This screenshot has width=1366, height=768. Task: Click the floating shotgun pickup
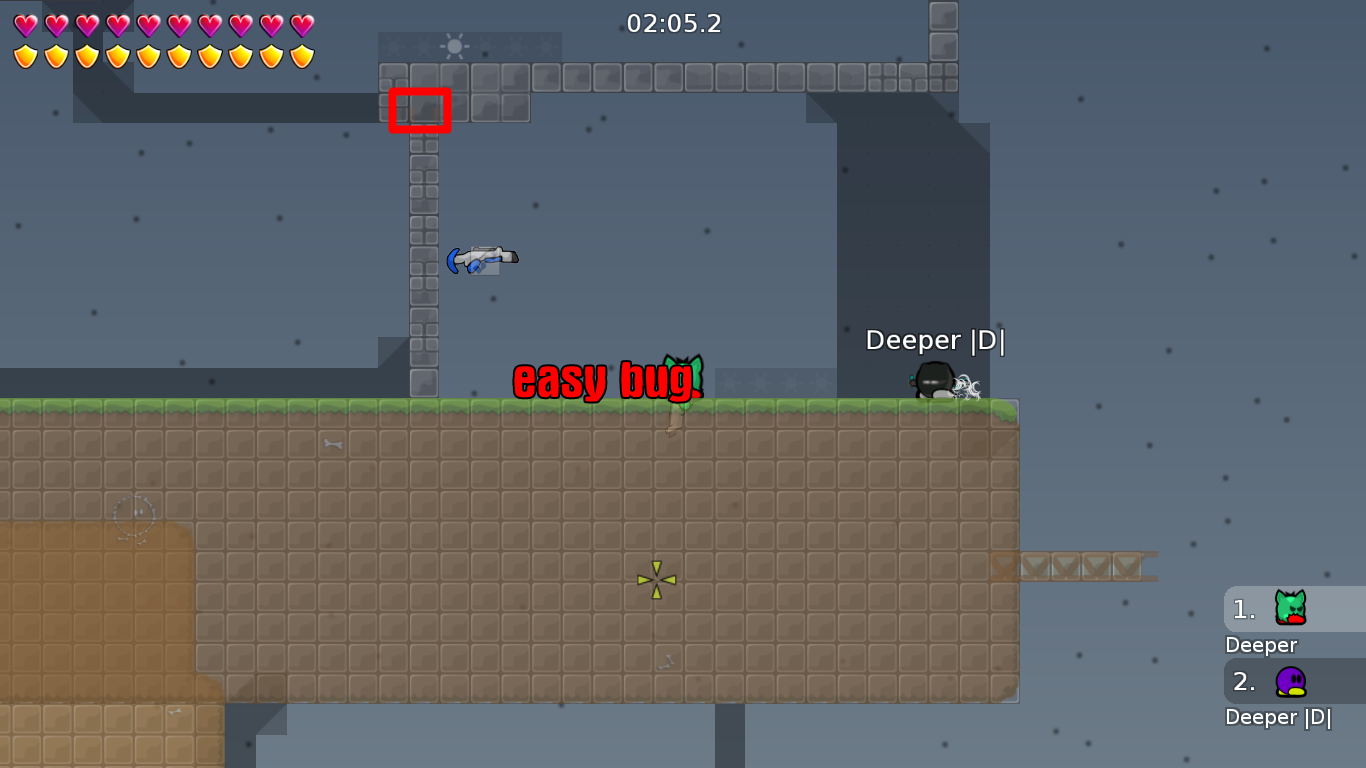(483, 258)
